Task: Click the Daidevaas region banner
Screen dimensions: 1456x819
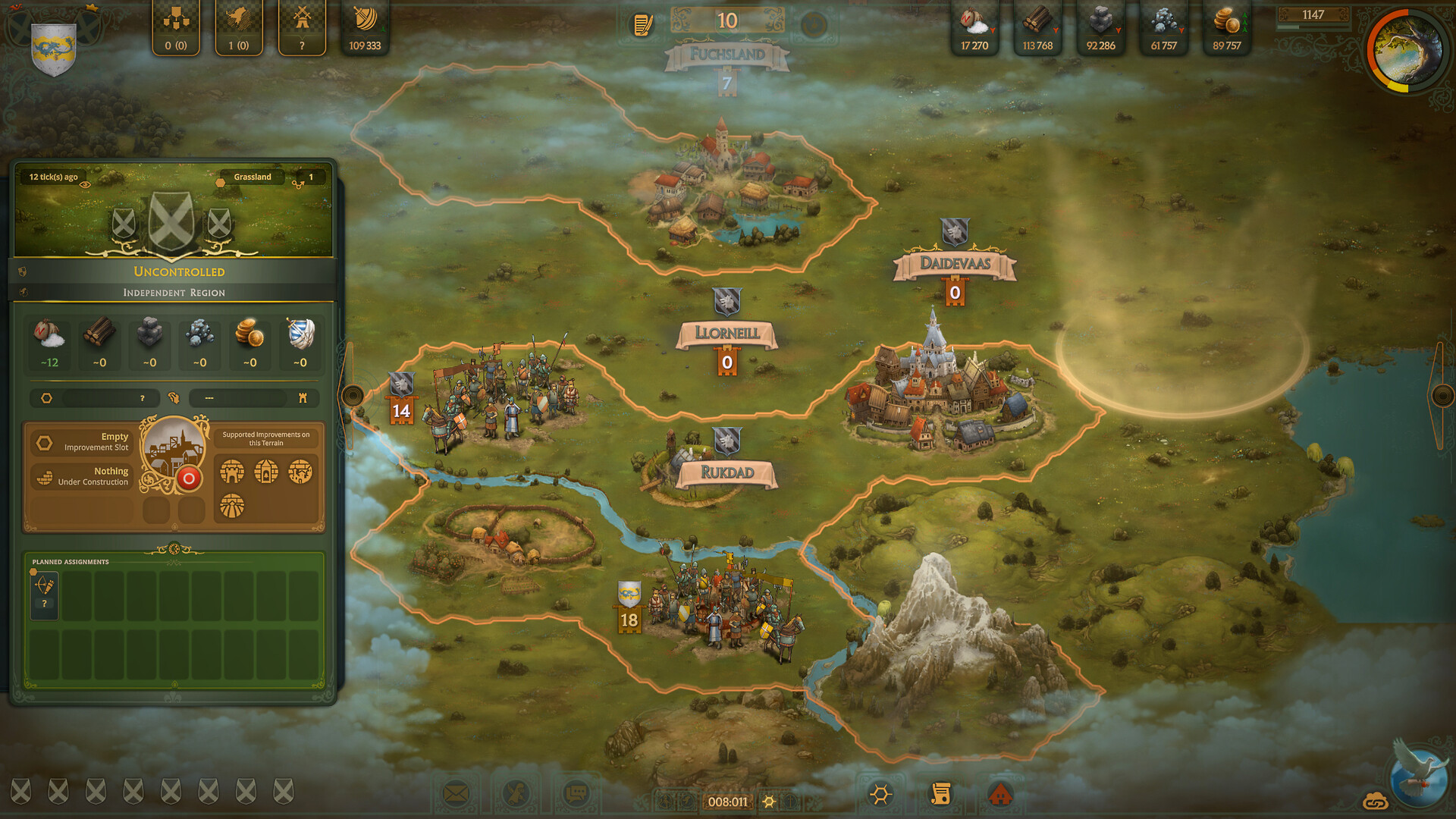Action: click(x=955, y=265)
